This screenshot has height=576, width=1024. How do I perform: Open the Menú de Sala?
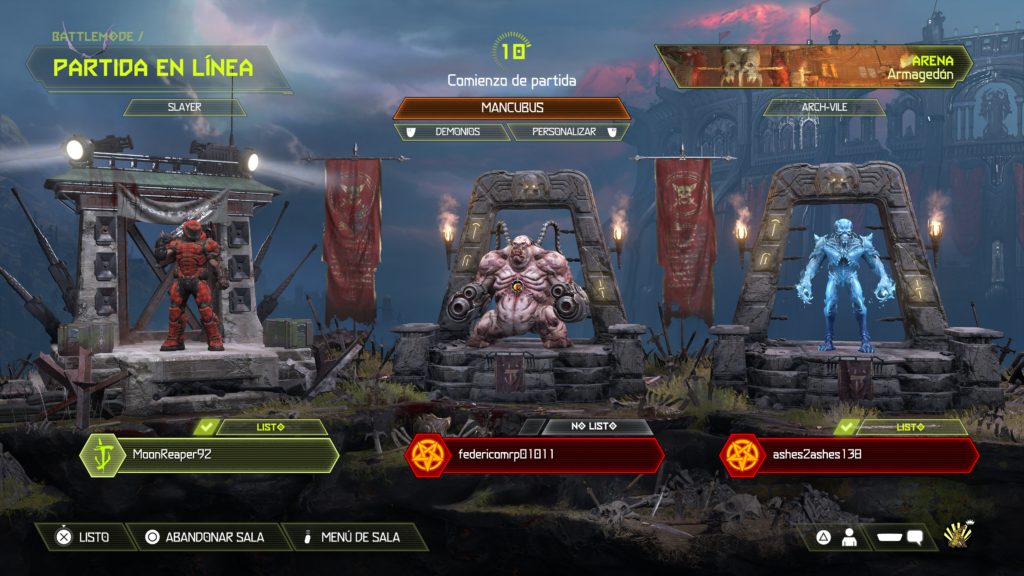pos(356,537)
